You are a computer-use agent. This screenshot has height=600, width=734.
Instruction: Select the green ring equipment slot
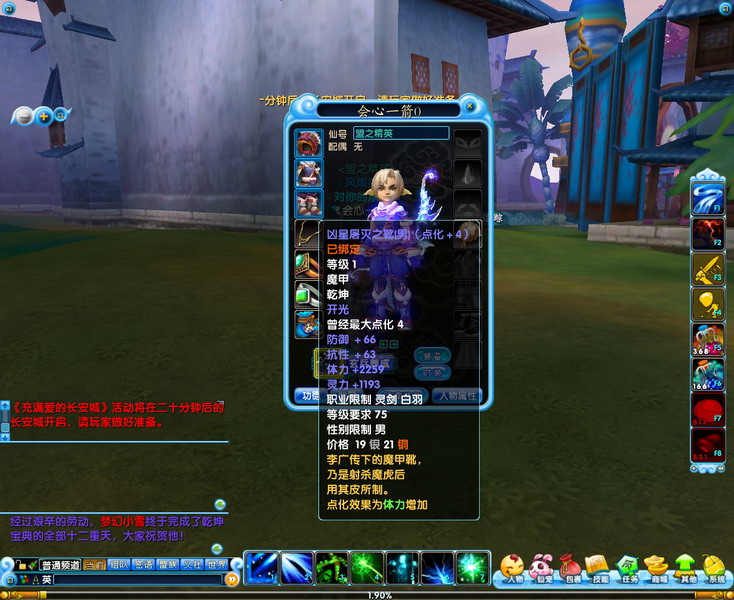308,264
